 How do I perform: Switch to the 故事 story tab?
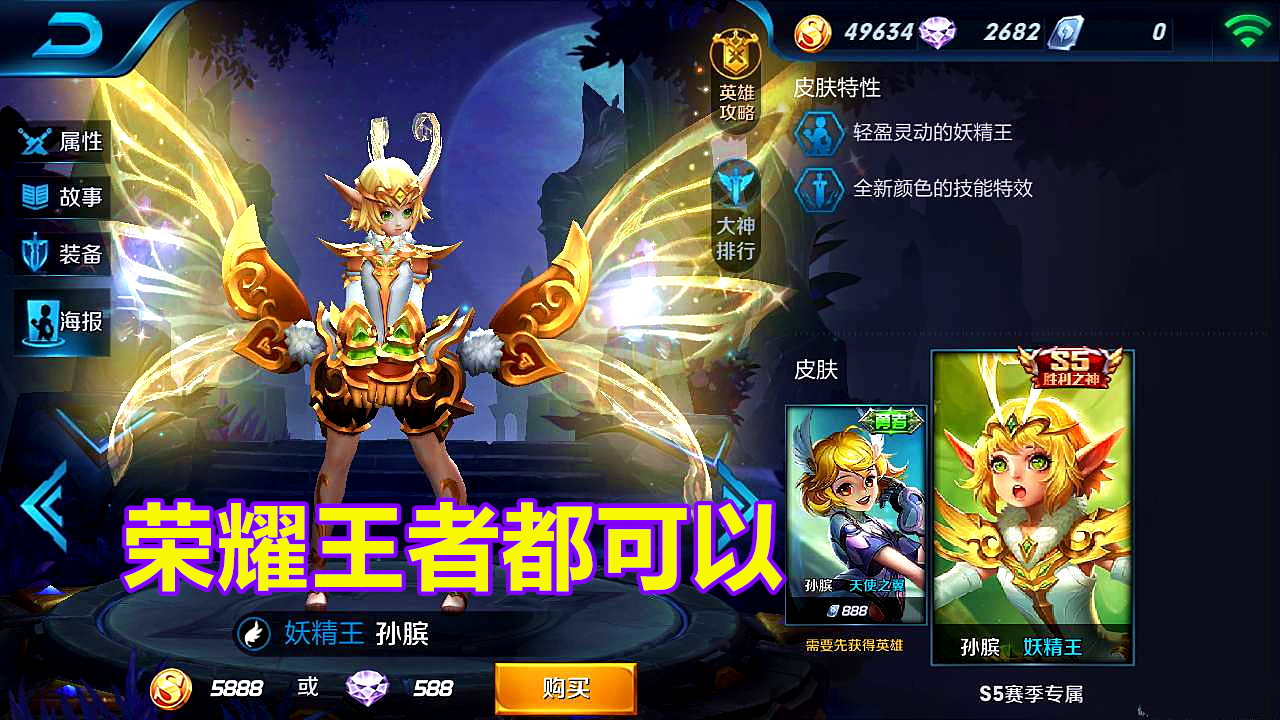click(x=62, y=197)
